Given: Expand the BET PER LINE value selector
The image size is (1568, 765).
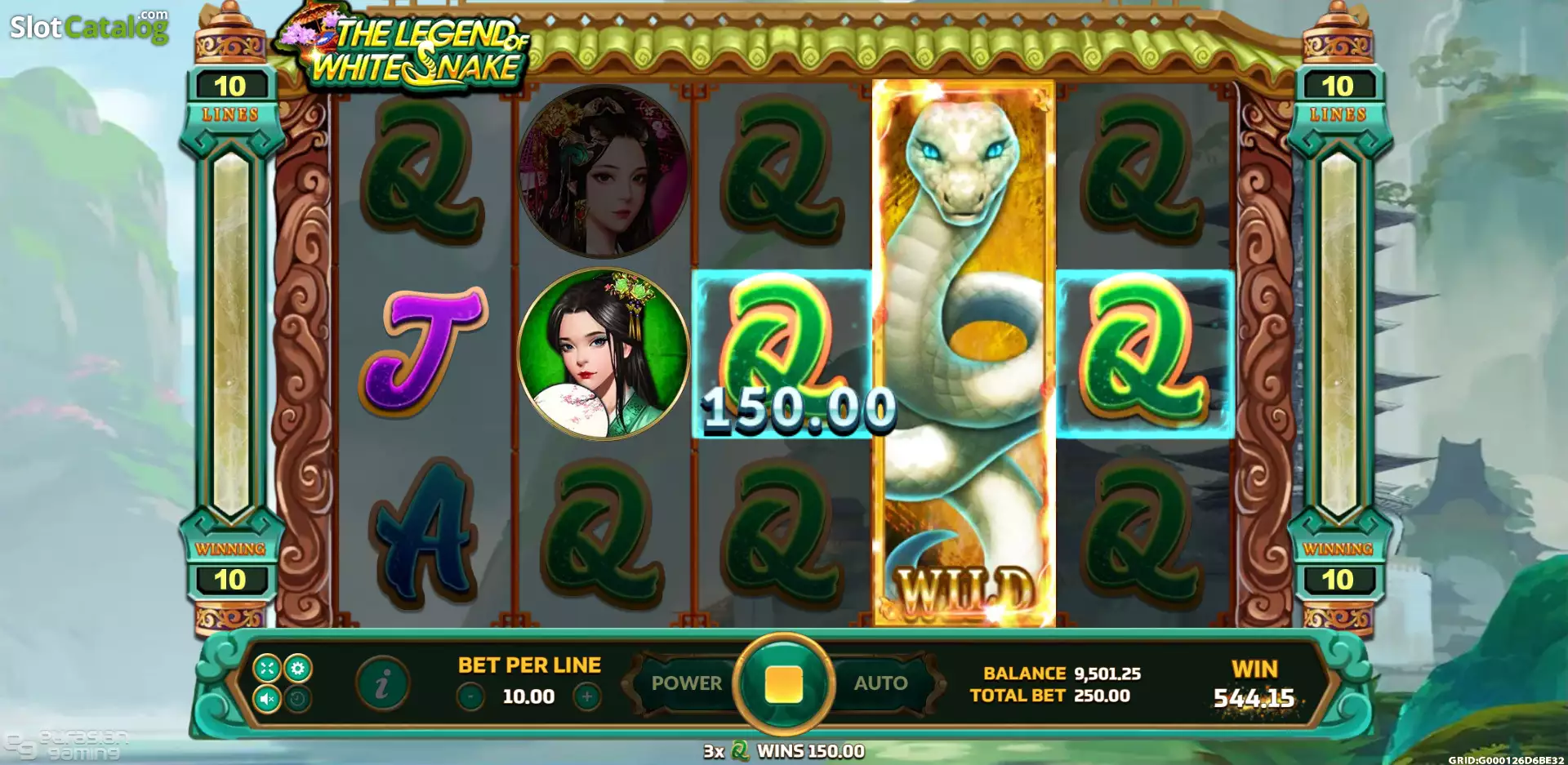Looking at the screenshot, I should (x=529, y=698).
